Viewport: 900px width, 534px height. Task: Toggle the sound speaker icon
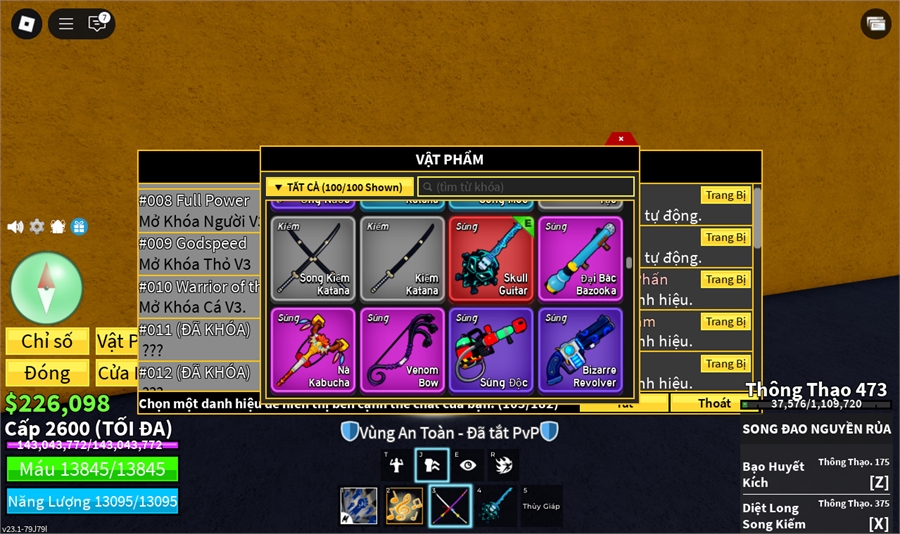tap(15, 227)
